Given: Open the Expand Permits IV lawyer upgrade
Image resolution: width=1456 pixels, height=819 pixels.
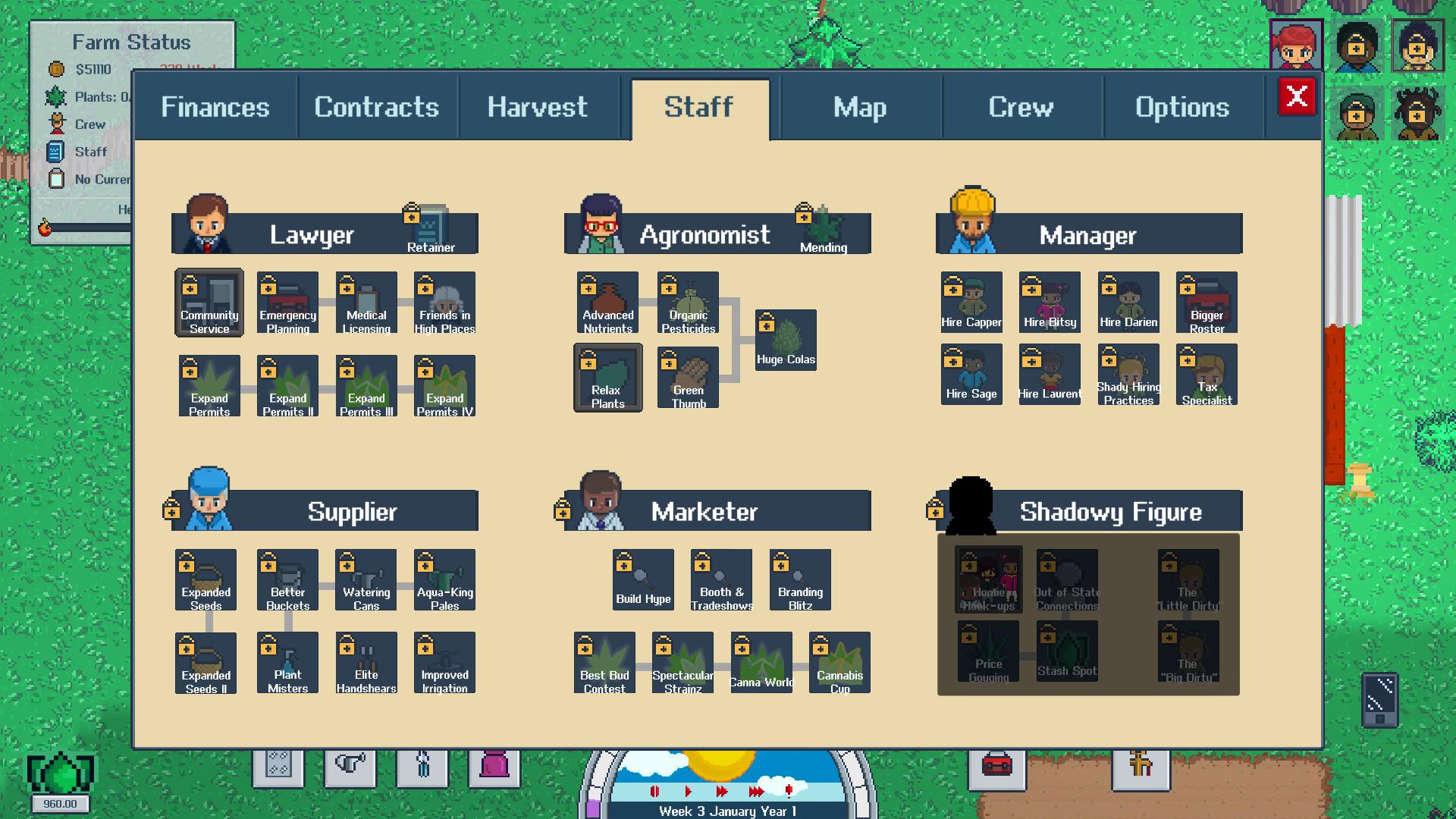Looking at the screenshot, I should click(x=444, y=385).
